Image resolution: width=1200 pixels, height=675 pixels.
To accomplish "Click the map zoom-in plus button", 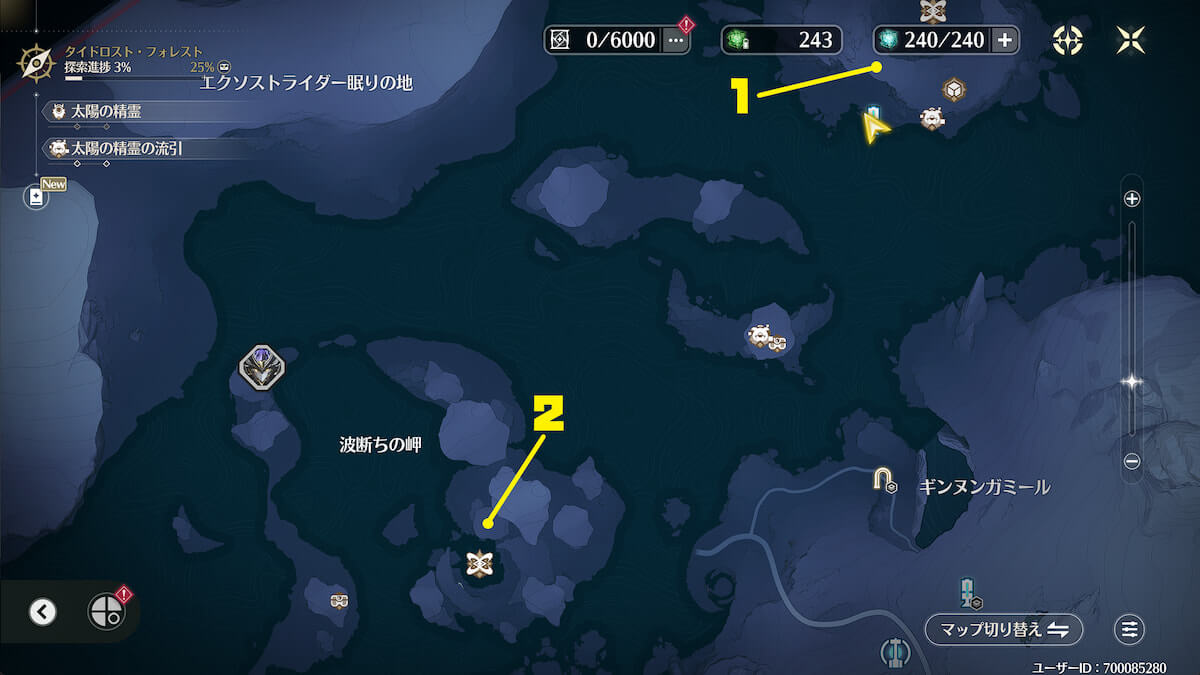I will 1132,199.
